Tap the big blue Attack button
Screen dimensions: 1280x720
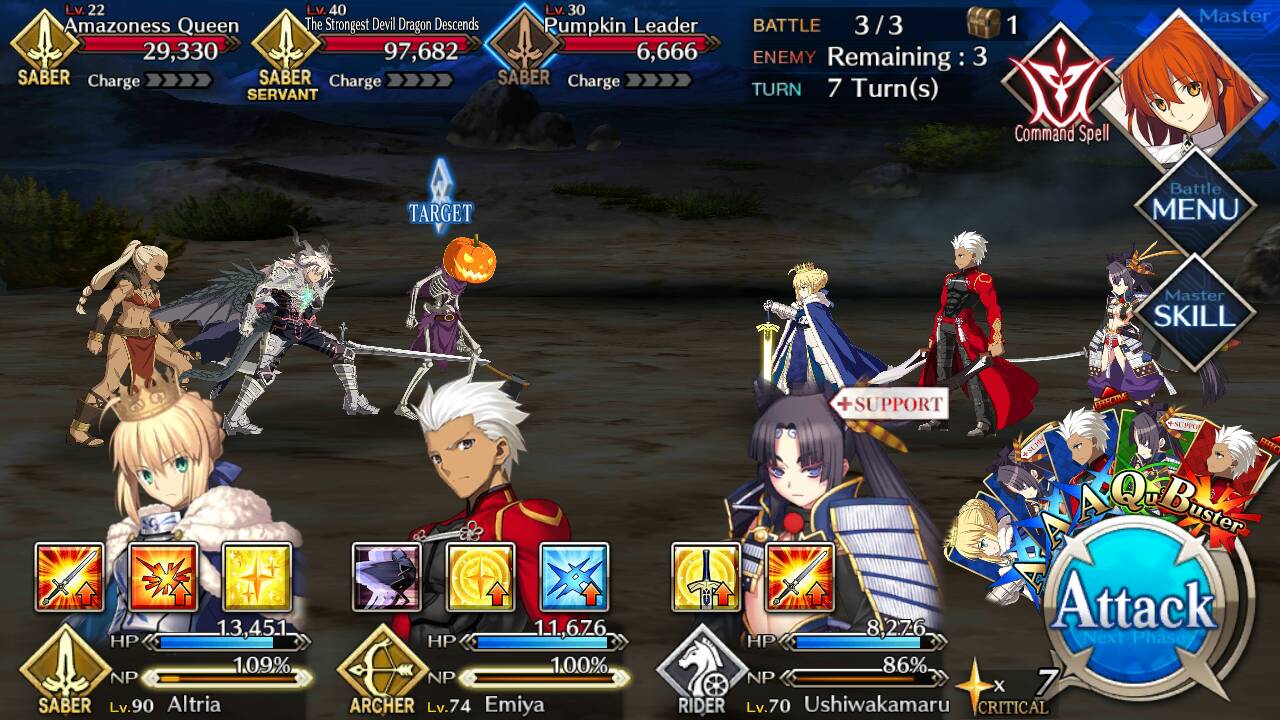pos(1135,605)
